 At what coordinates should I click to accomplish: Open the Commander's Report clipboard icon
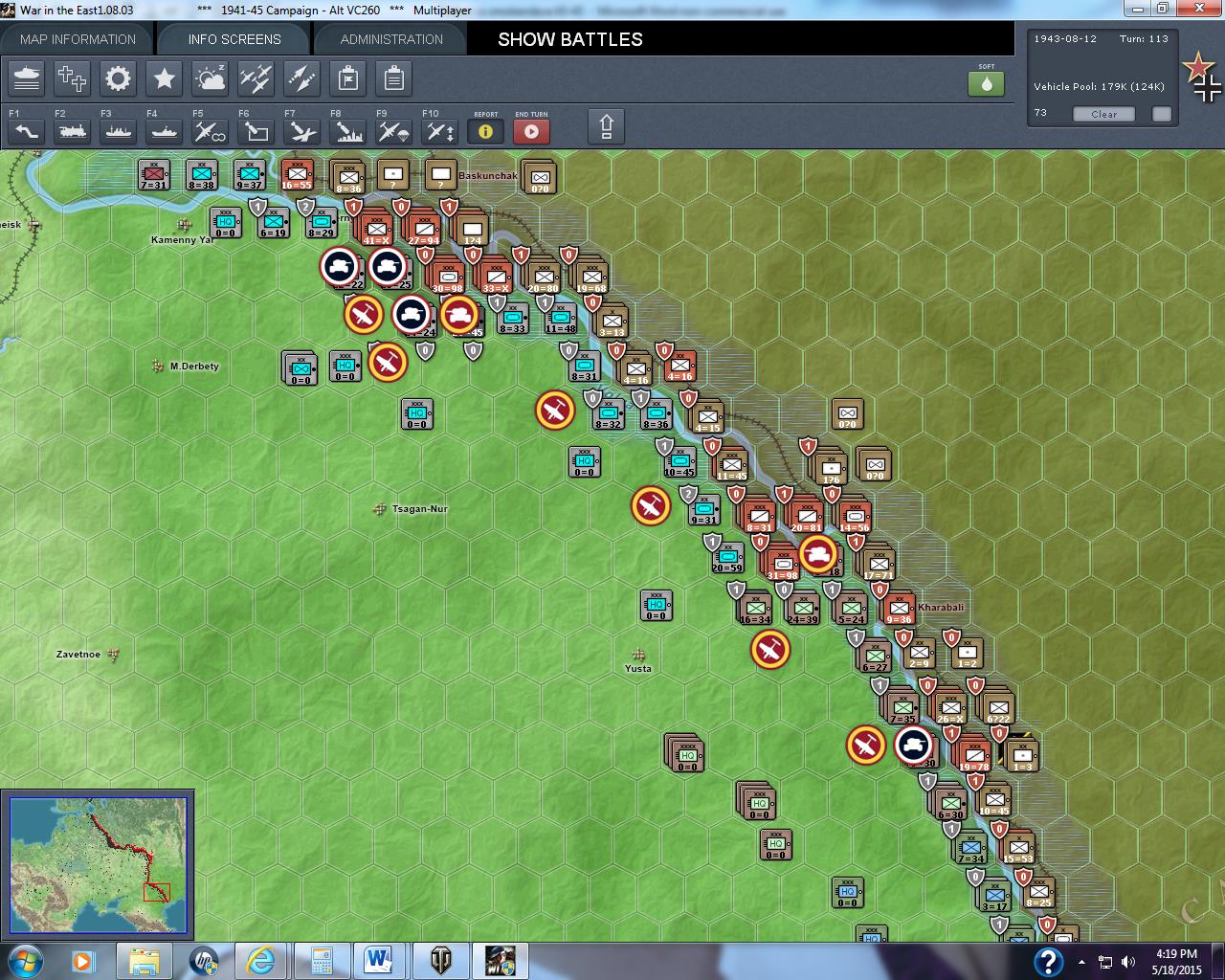pyautogui.click(x=393, y=78)
